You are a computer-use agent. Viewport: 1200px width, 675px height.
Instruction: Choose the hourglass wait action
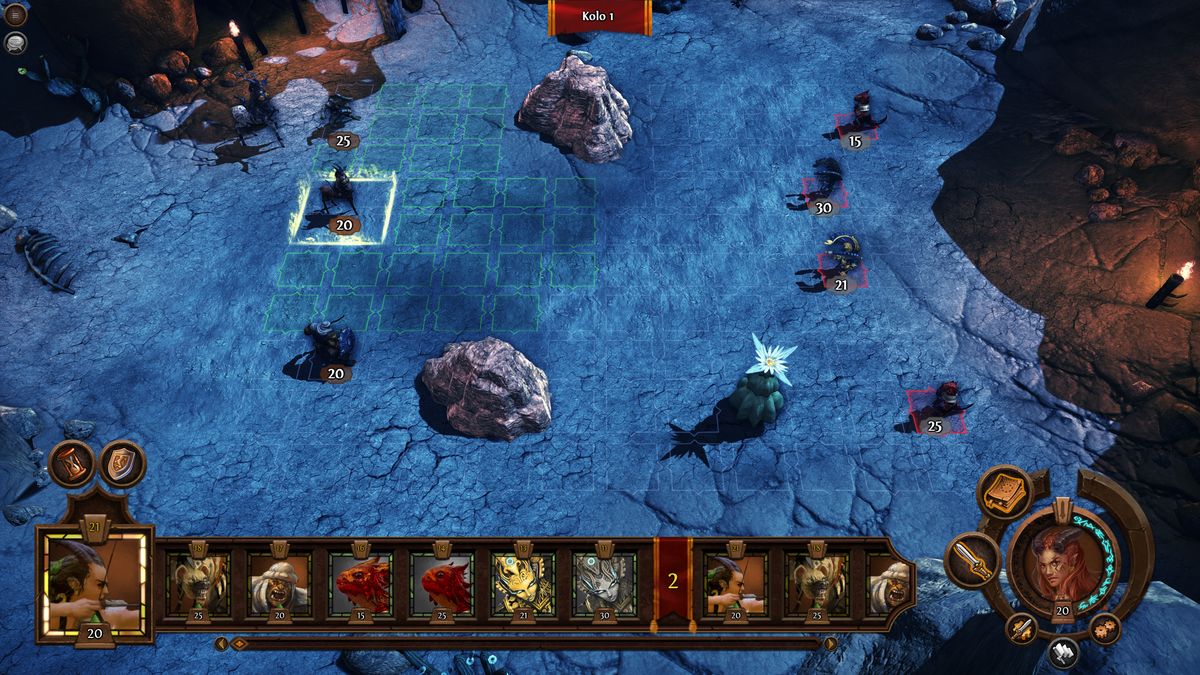pyautogui.click(x=72, y=464)
